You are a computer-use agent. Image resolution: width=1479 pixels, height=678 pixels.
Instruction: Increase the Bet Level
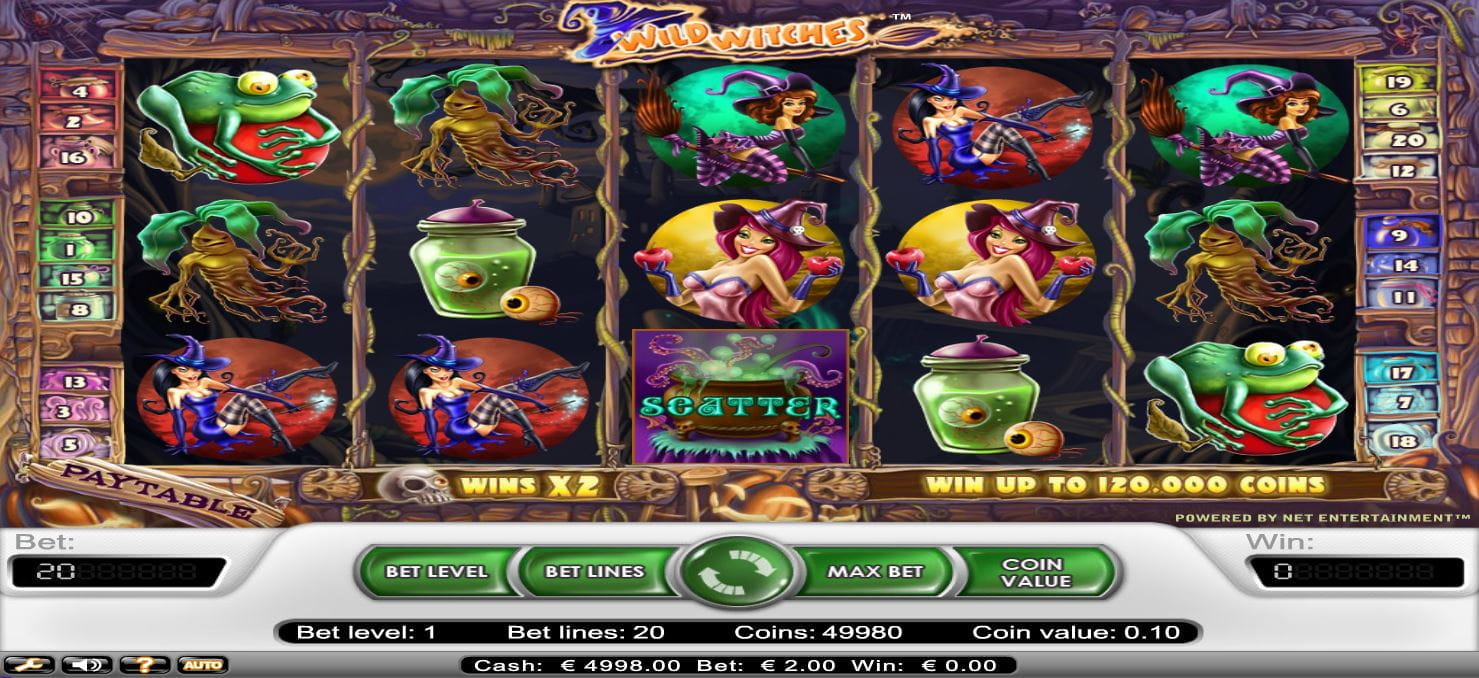click(x=436, y=572)
